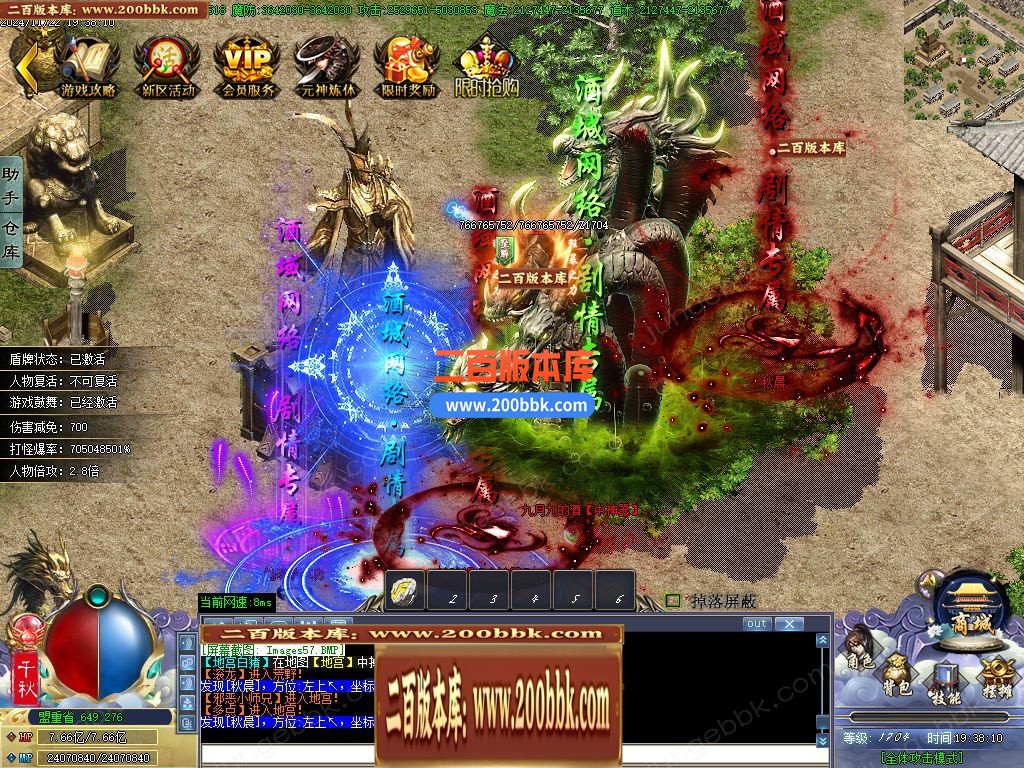The width and height of the screenshot is (1024, 768).
Task: Close the chat window with the X
Action: 789,624
